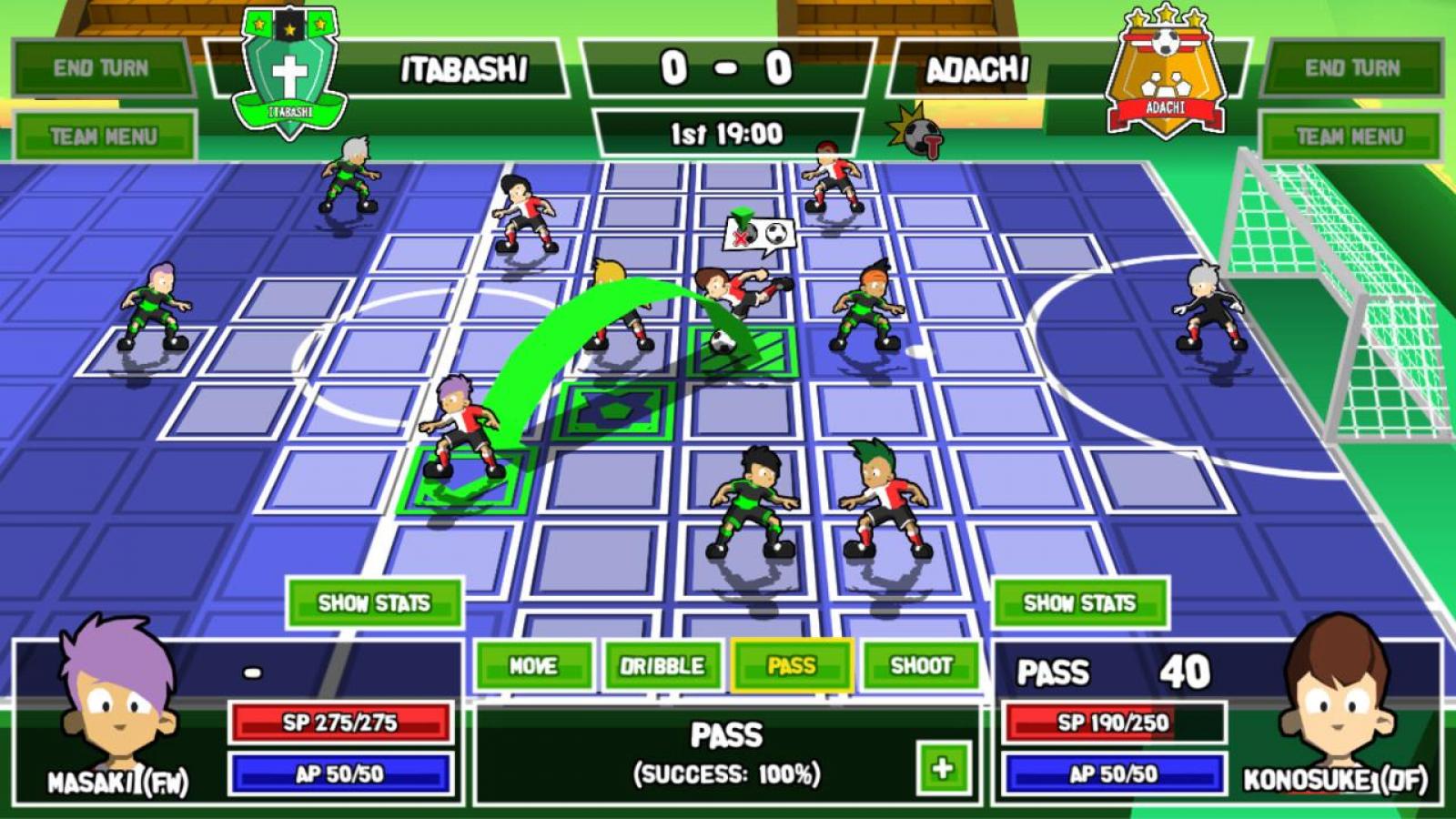Open Itabashi's Team Menu

tap(104, 136)
